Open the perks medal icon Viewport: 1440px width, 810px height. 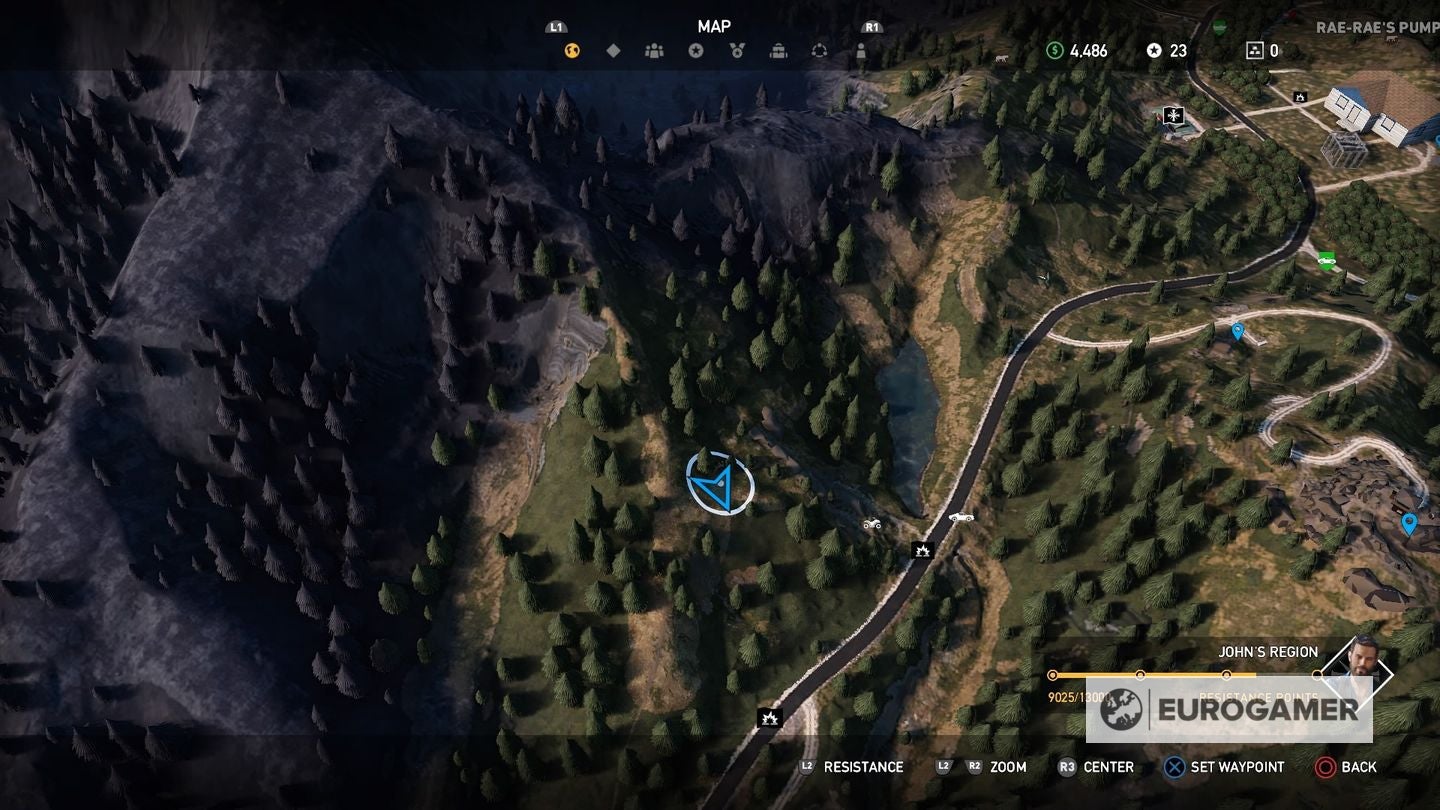coord(739,50)
